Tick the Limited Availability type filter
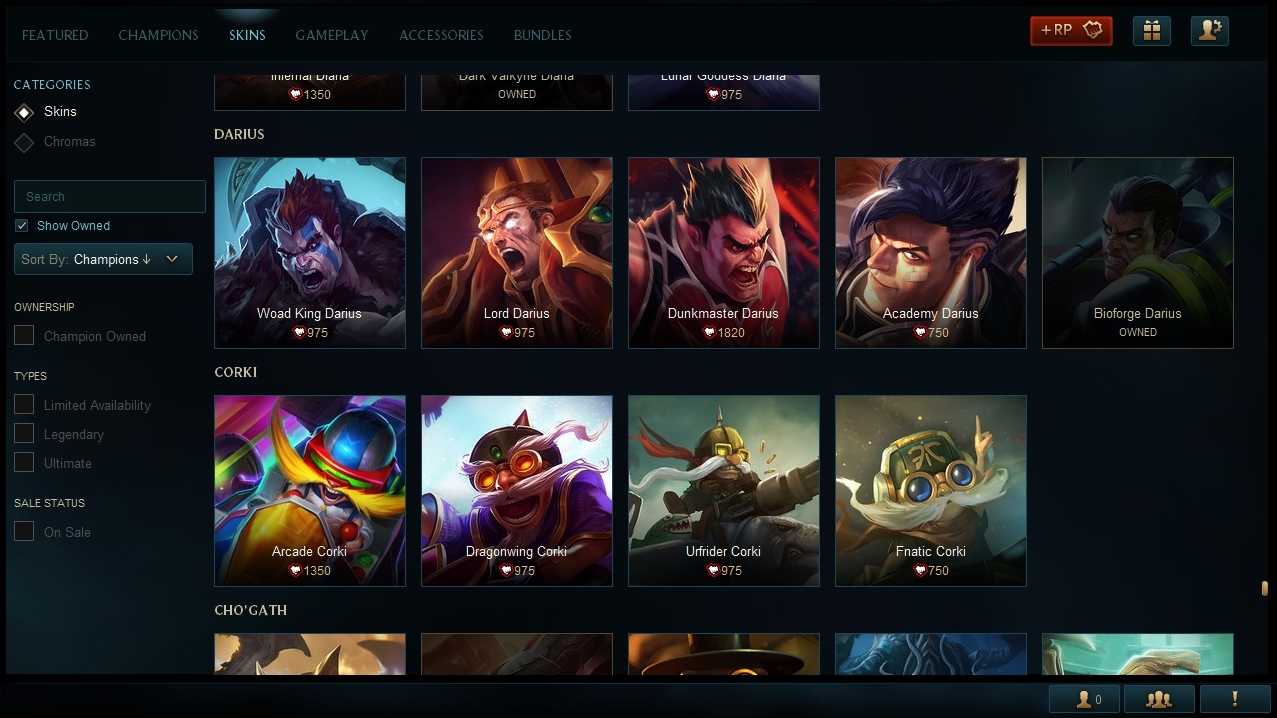This screenshot has height=718, width=1277. click(x=24, y=405)
